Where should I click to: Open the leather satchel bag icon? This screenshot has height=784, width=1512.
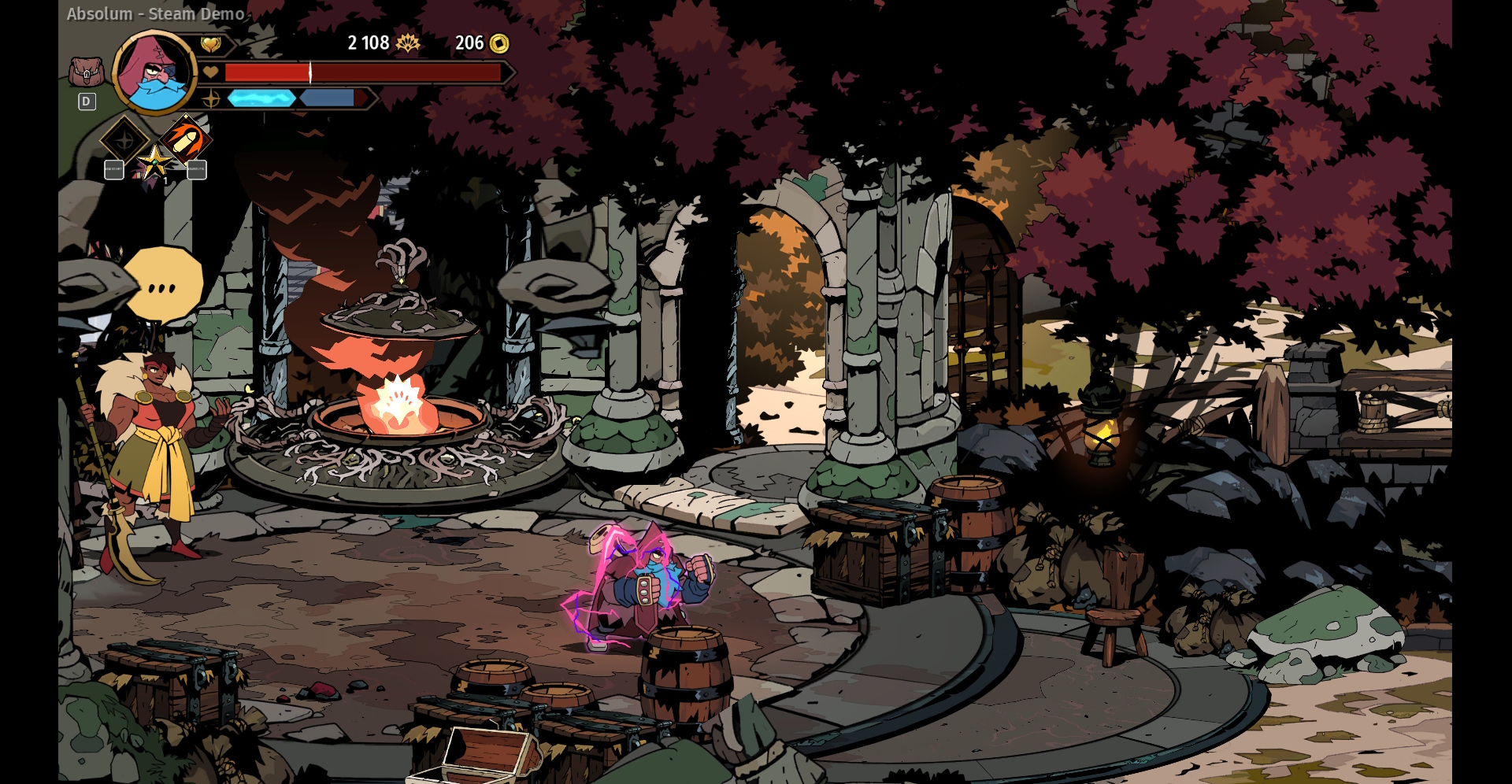(x=86, y=72)
